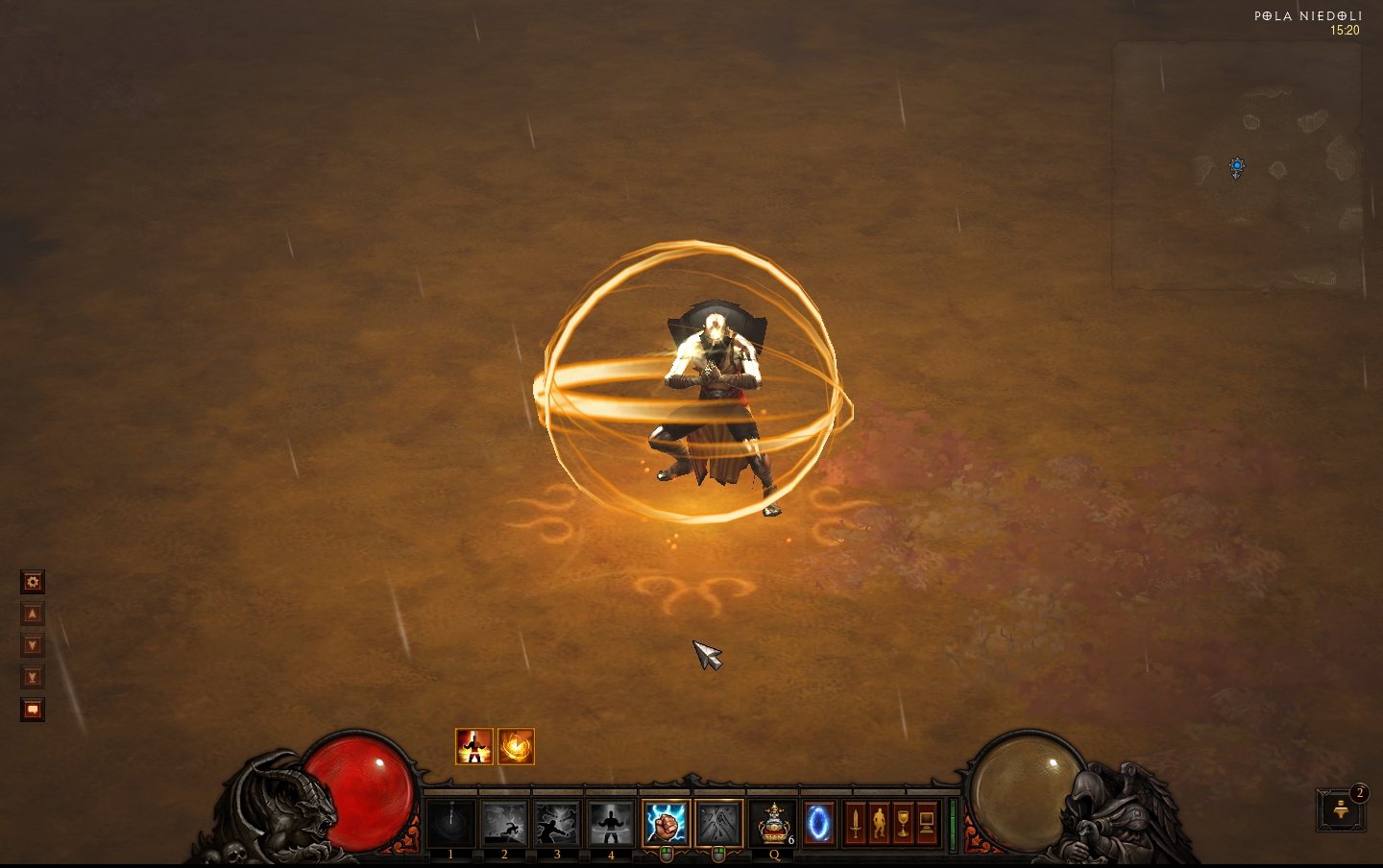1383x868 pixels.
Task: Activate the standing monk skill in slot 4
Action: tap(611, 824)
